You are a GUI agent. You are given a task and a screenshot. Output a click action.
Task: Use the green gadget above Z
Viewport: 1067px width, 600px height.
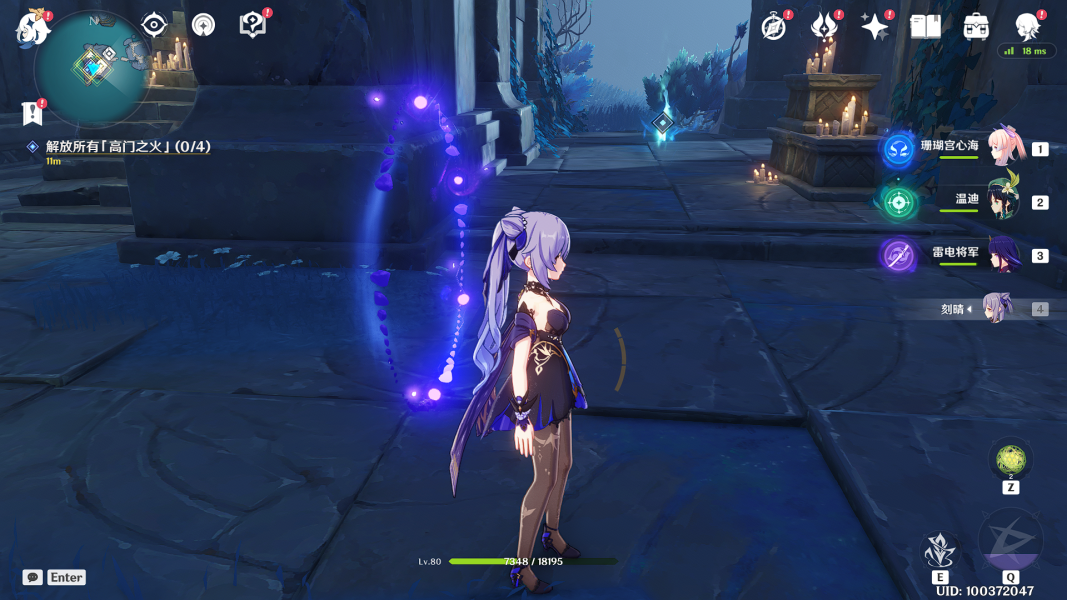(1010, 460)
